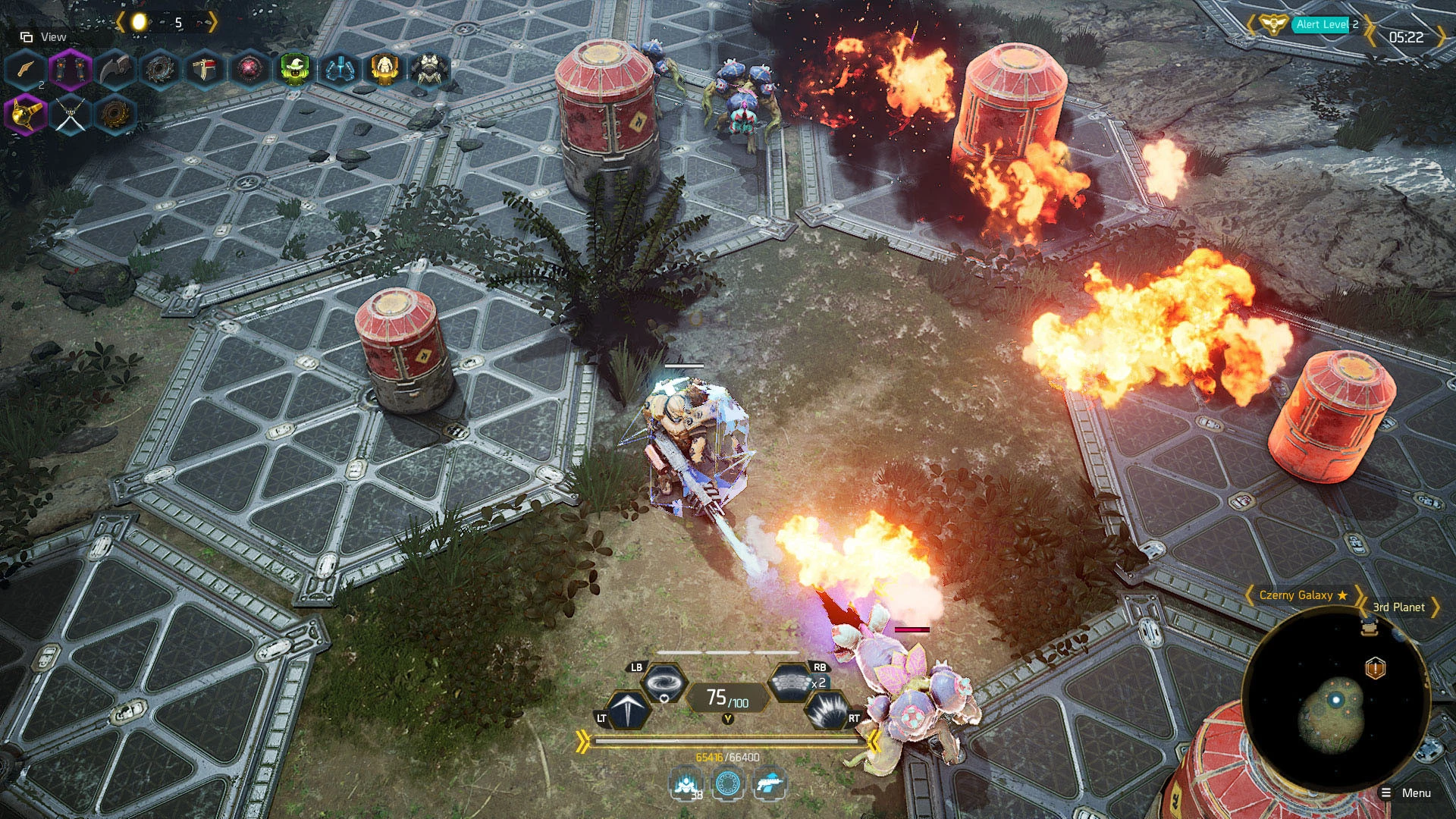This screenshot has height=819, width=1456.
Task: Click the golden armor suit item
Action: point(385,70)
